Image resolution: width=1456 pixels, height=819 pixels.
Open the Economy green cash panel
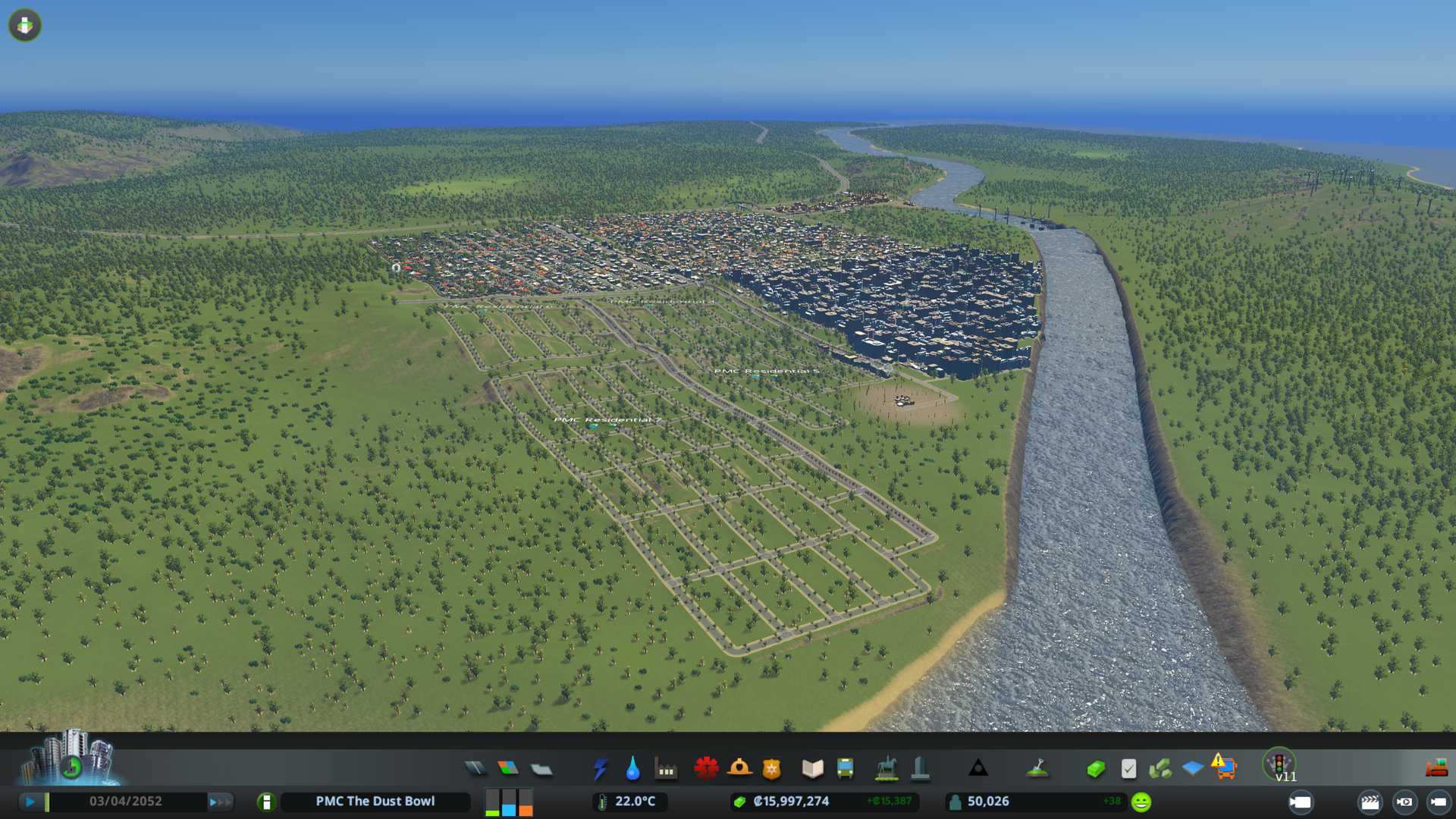click(1095, 769)
